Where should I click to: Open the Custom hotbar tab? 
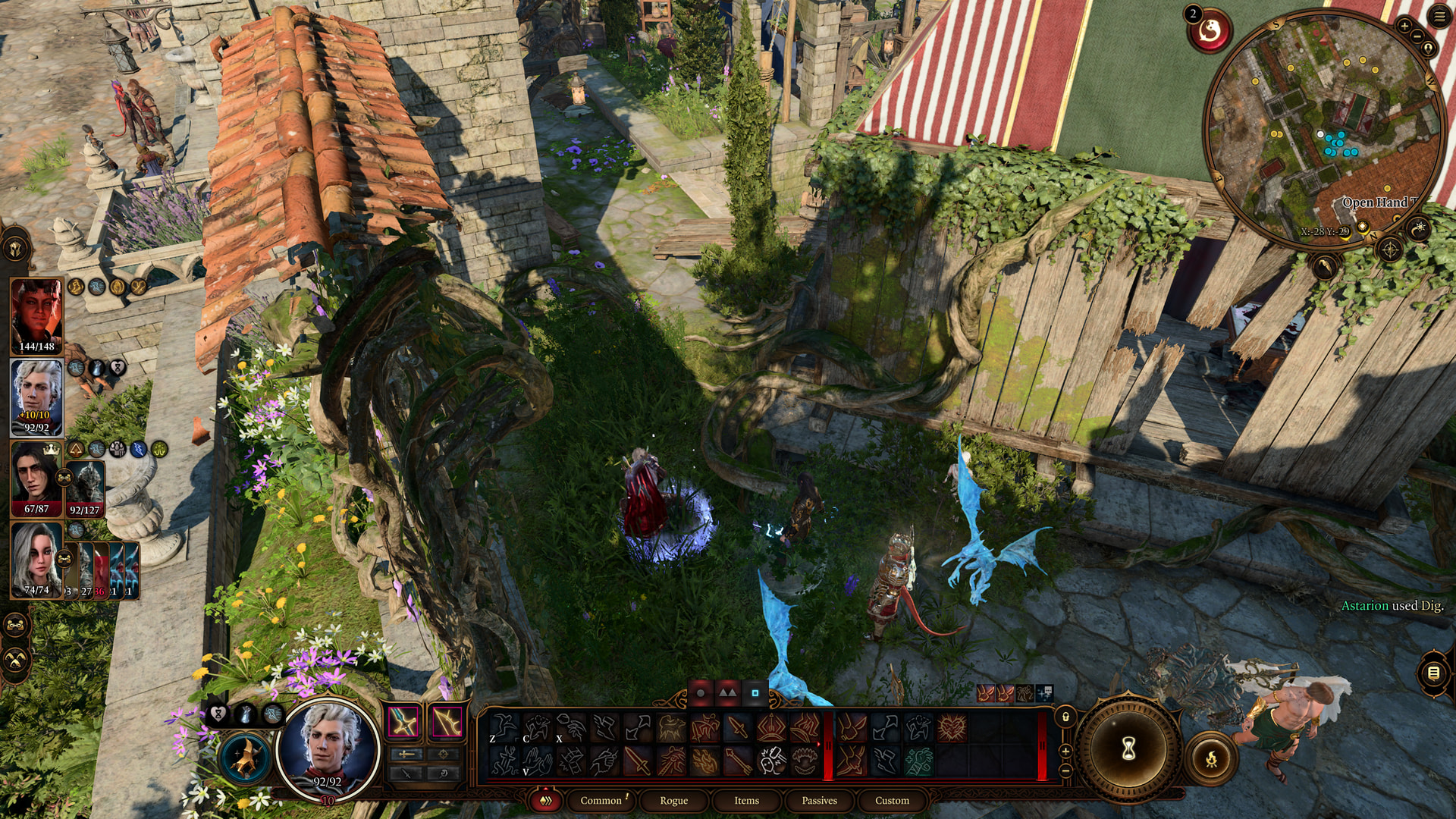tap(892, 800)
